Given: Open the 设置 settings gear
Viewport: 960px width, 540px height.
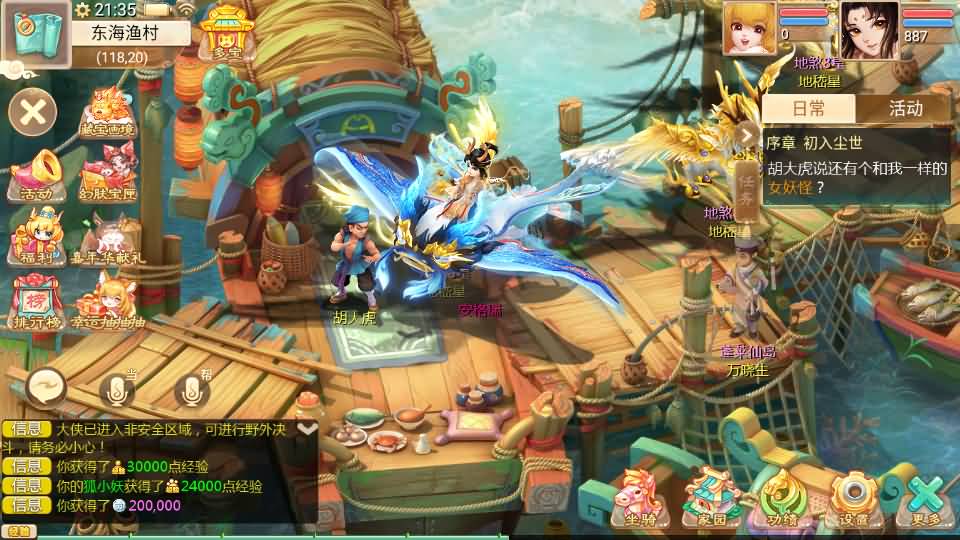Looking at the screenshot, I should (854, 497).
